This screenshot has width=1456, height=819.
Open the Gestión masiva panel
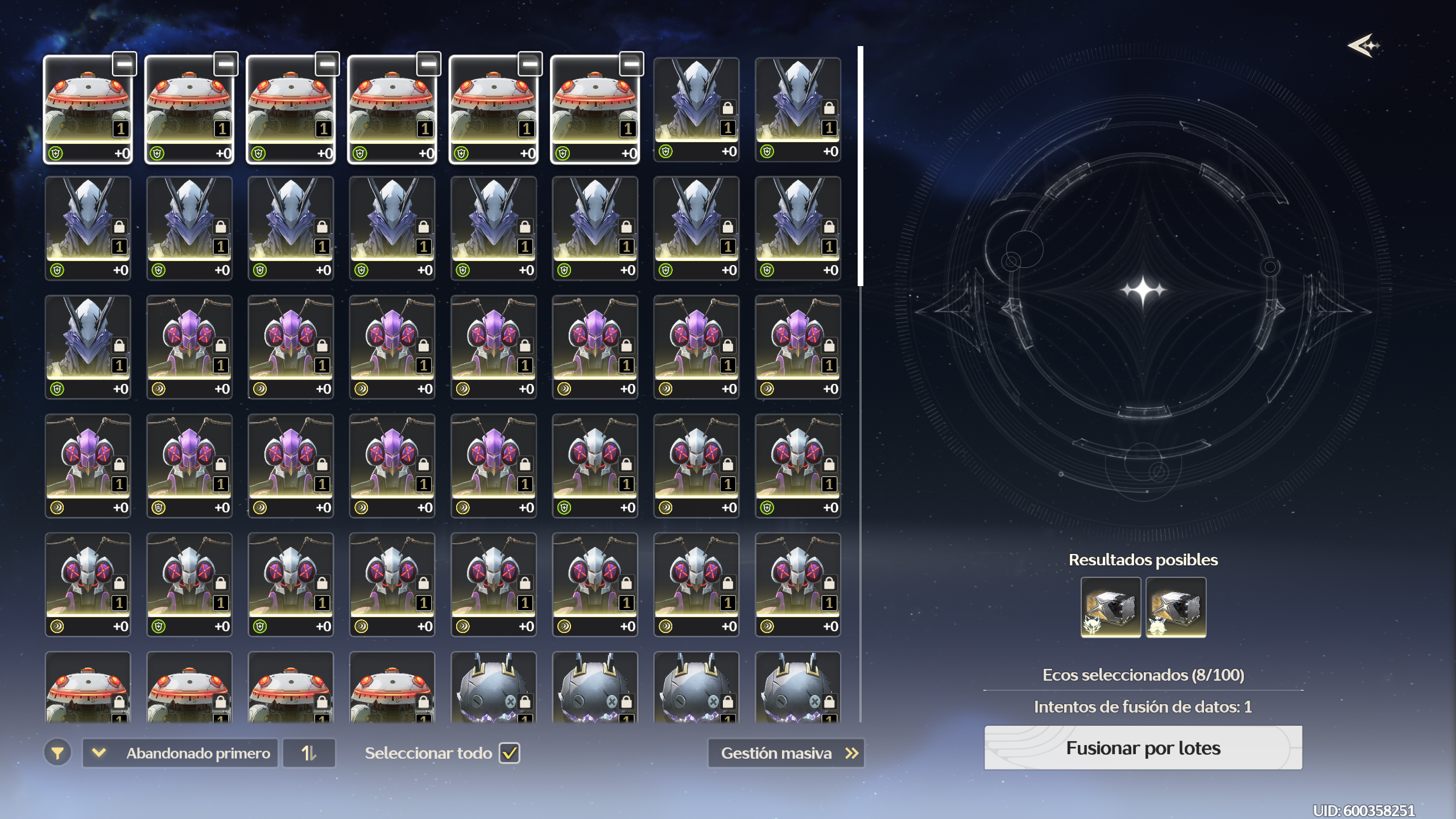point(786,753)
